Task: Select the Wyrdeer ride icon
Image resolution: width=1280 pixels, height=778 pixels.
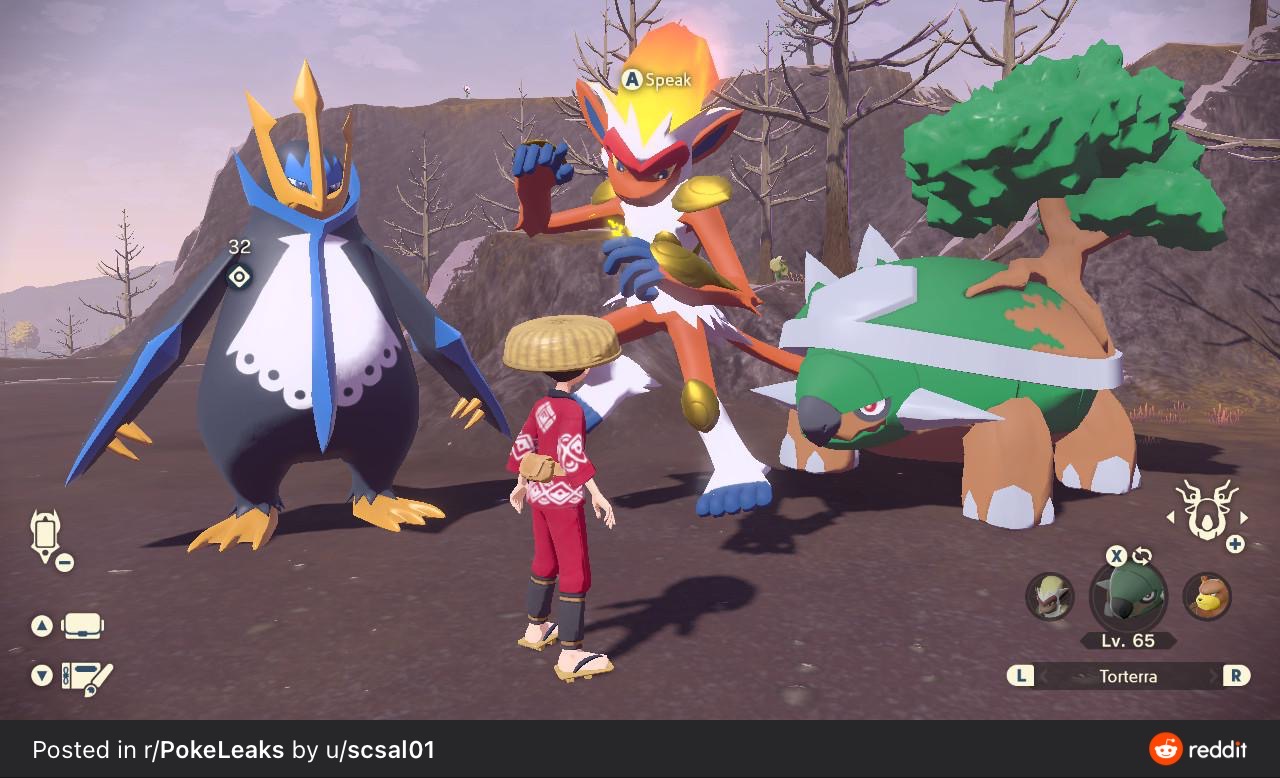Action: (1205, 510)
